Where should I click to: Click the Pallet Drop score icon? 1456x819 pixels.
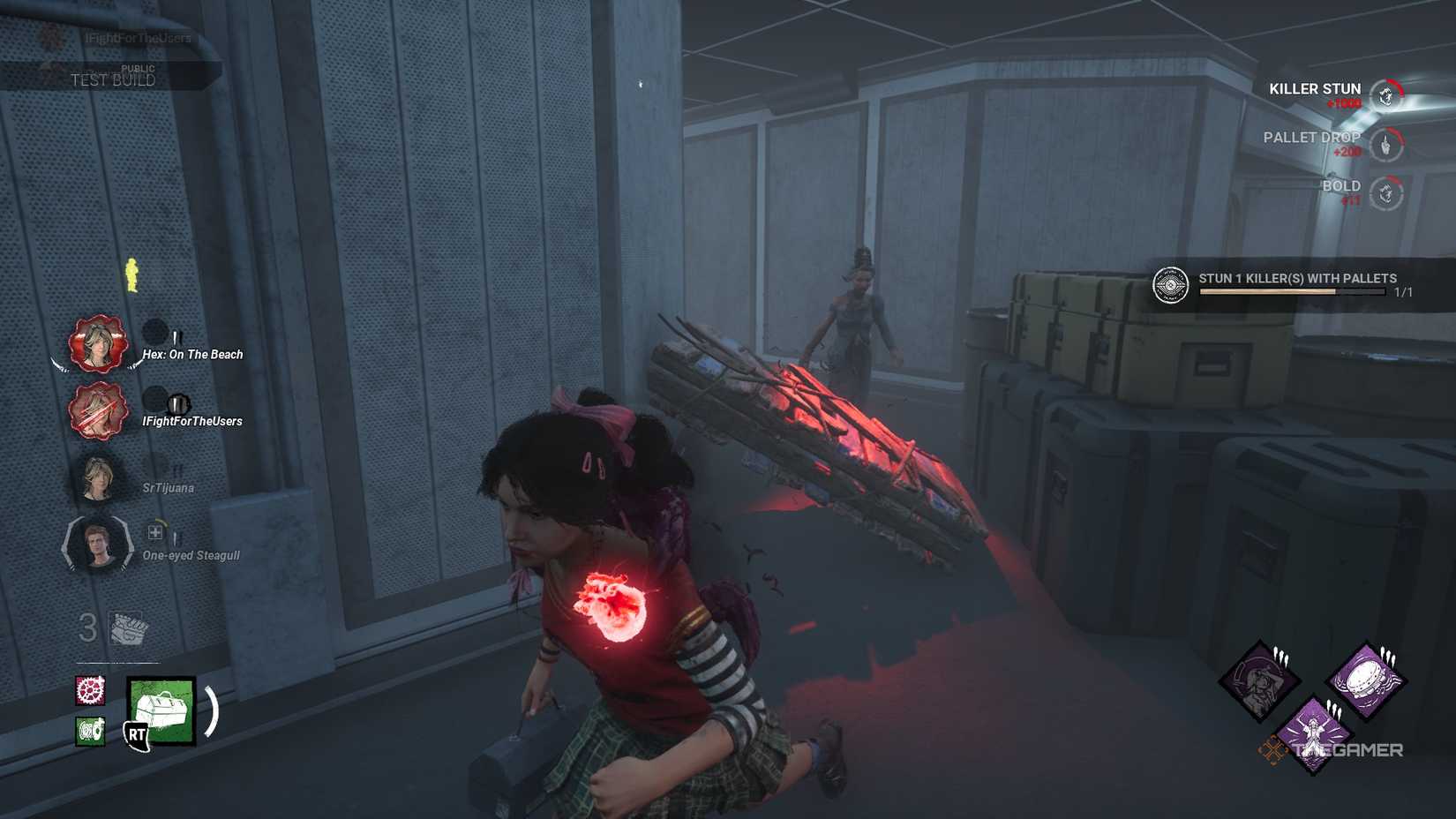pos(1387,144)
